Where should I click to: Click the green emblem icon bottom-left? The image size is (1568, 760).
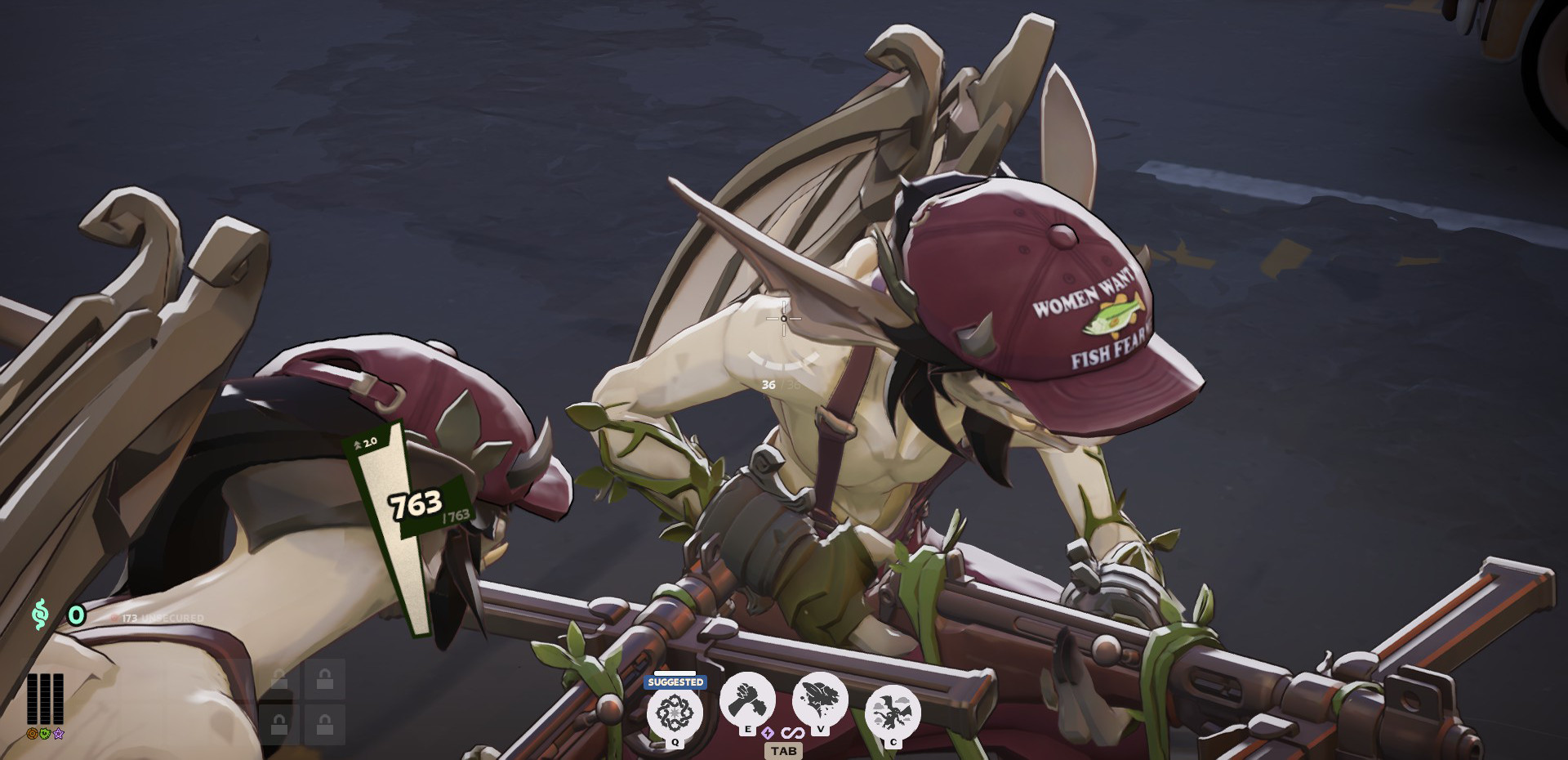click(45, 735)
